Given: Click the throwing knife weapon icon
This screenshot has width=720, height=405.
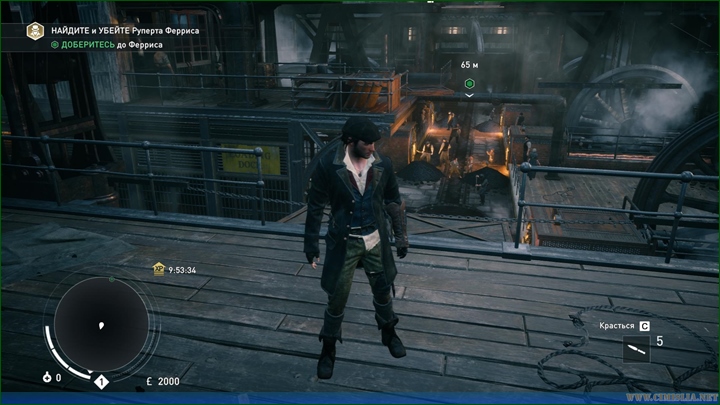Looking at the screenshot, I should coord(636,348).
